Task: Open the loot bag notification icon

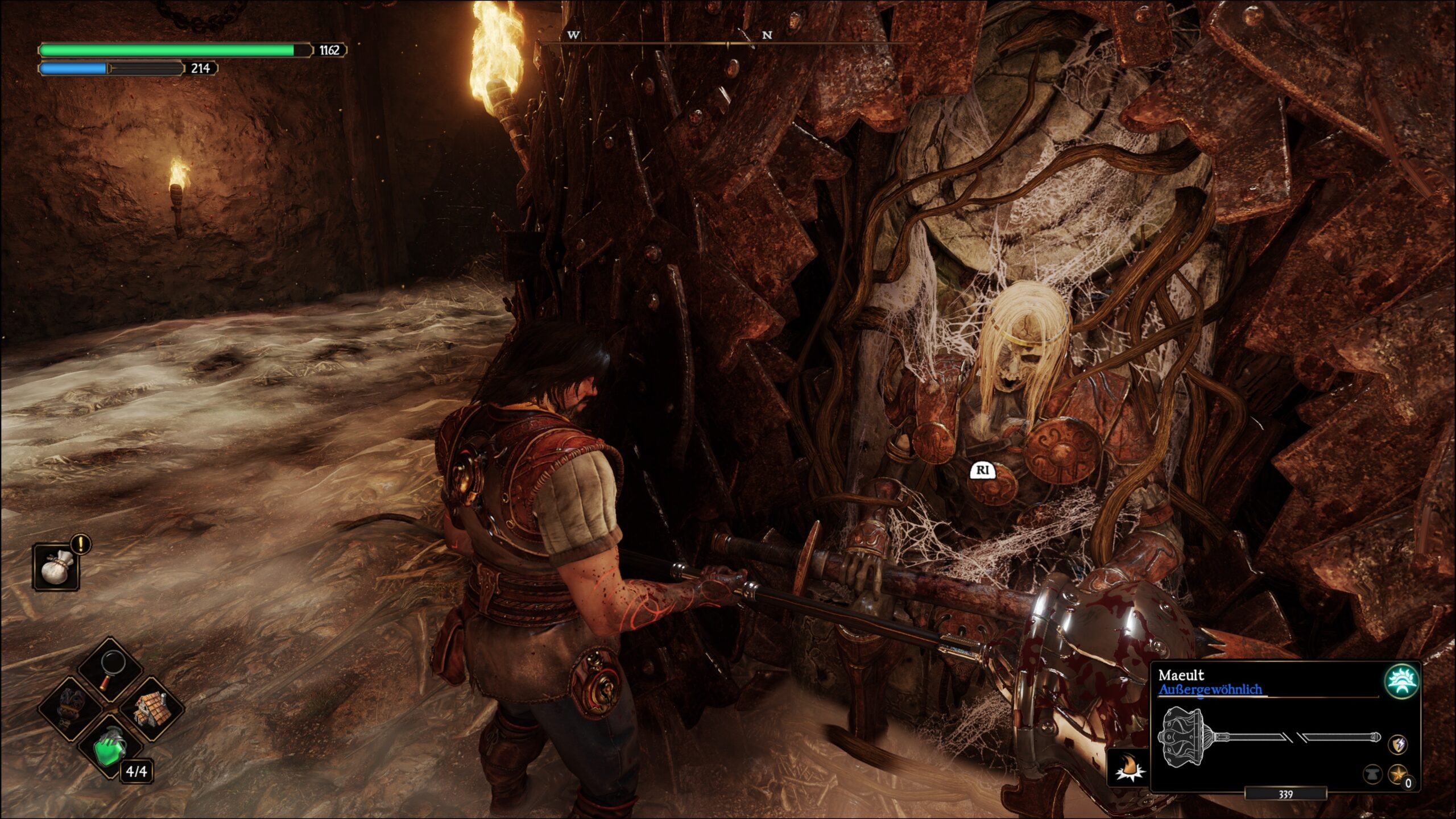Action: (56, 567)
